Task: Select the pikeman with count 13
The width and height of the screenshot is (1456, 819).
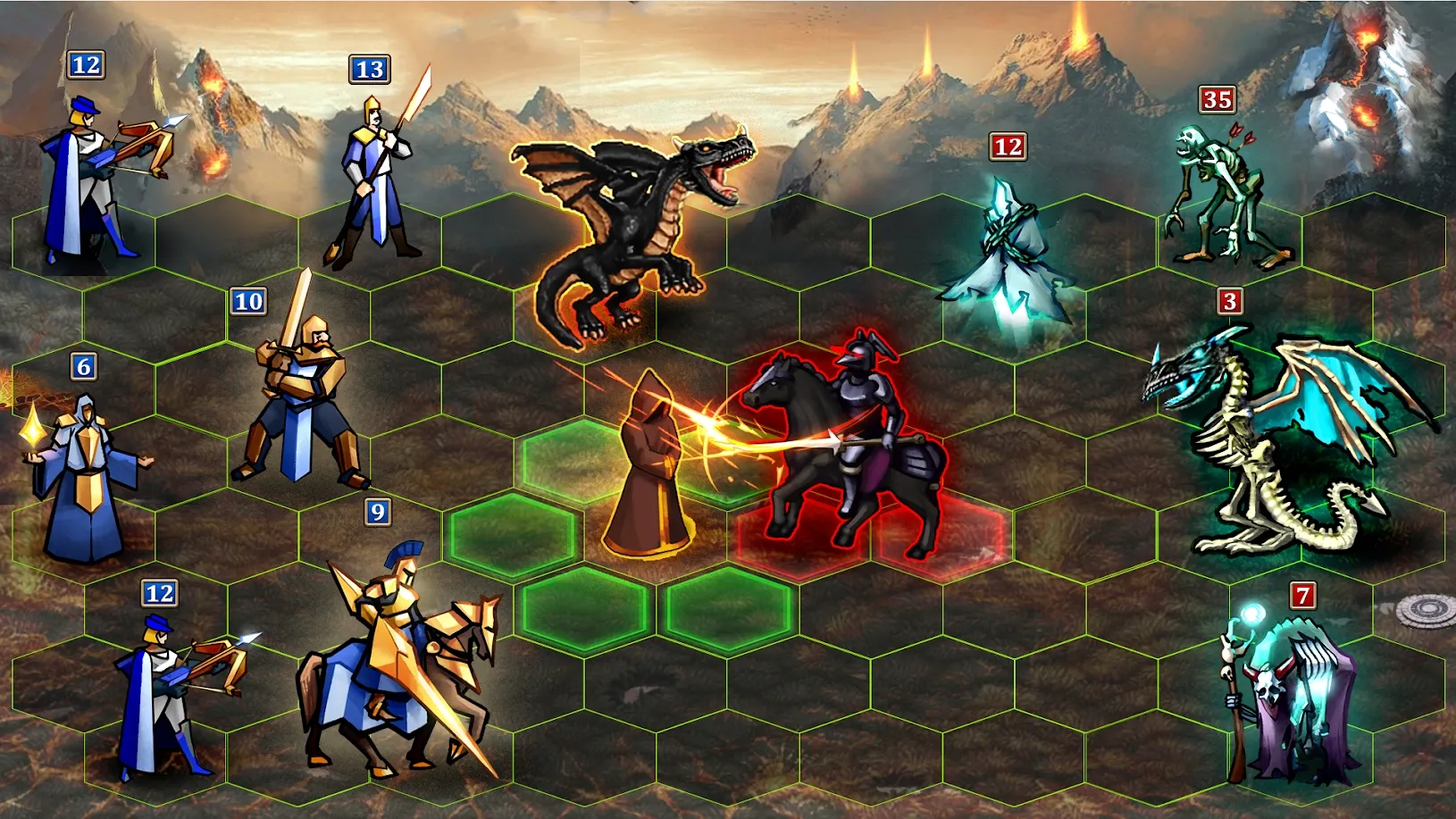Action: coord(375,179)
